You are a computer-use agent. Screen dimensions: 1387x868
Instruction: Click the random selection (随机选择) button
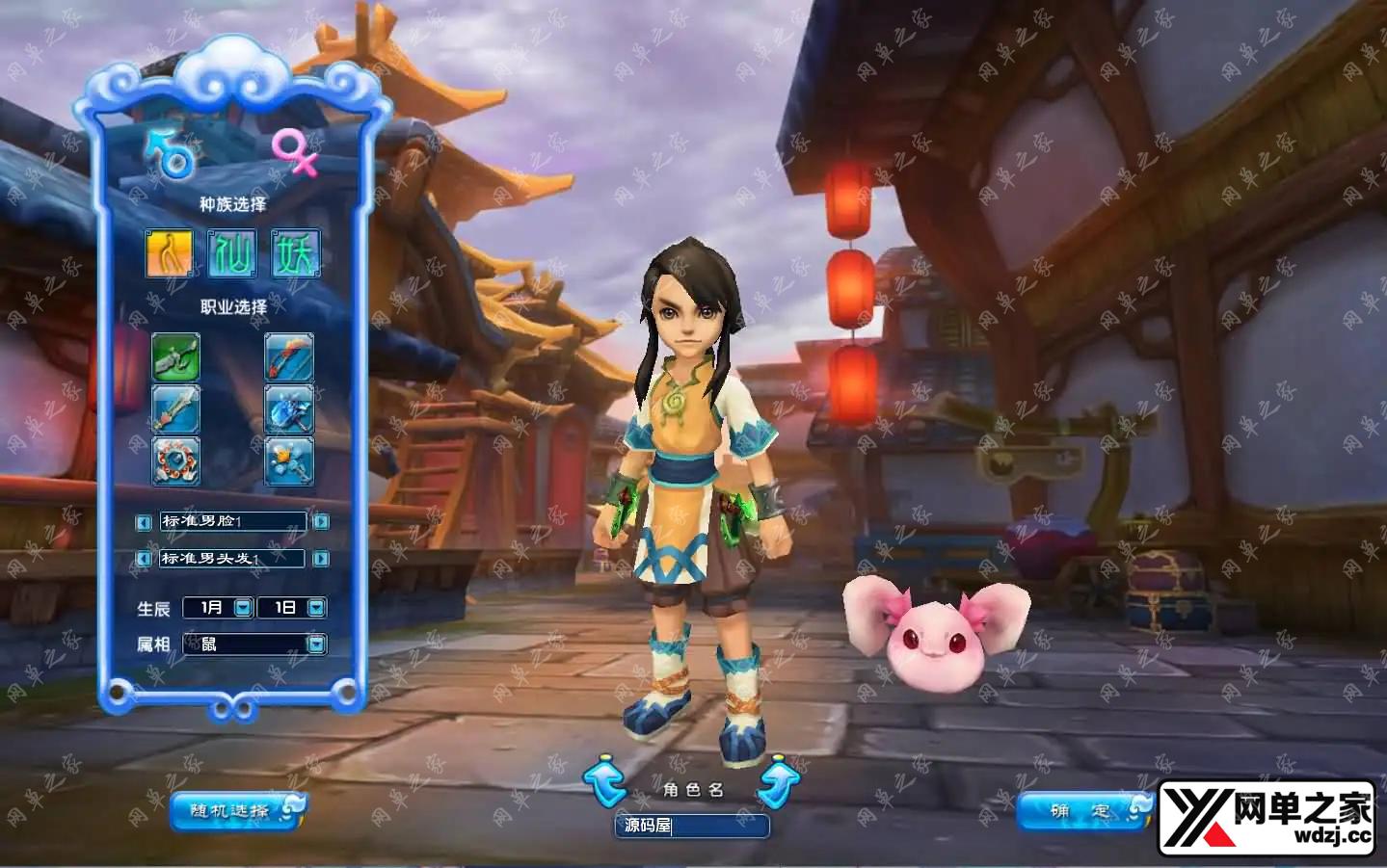pyautogui.click(x=236, y=810)
